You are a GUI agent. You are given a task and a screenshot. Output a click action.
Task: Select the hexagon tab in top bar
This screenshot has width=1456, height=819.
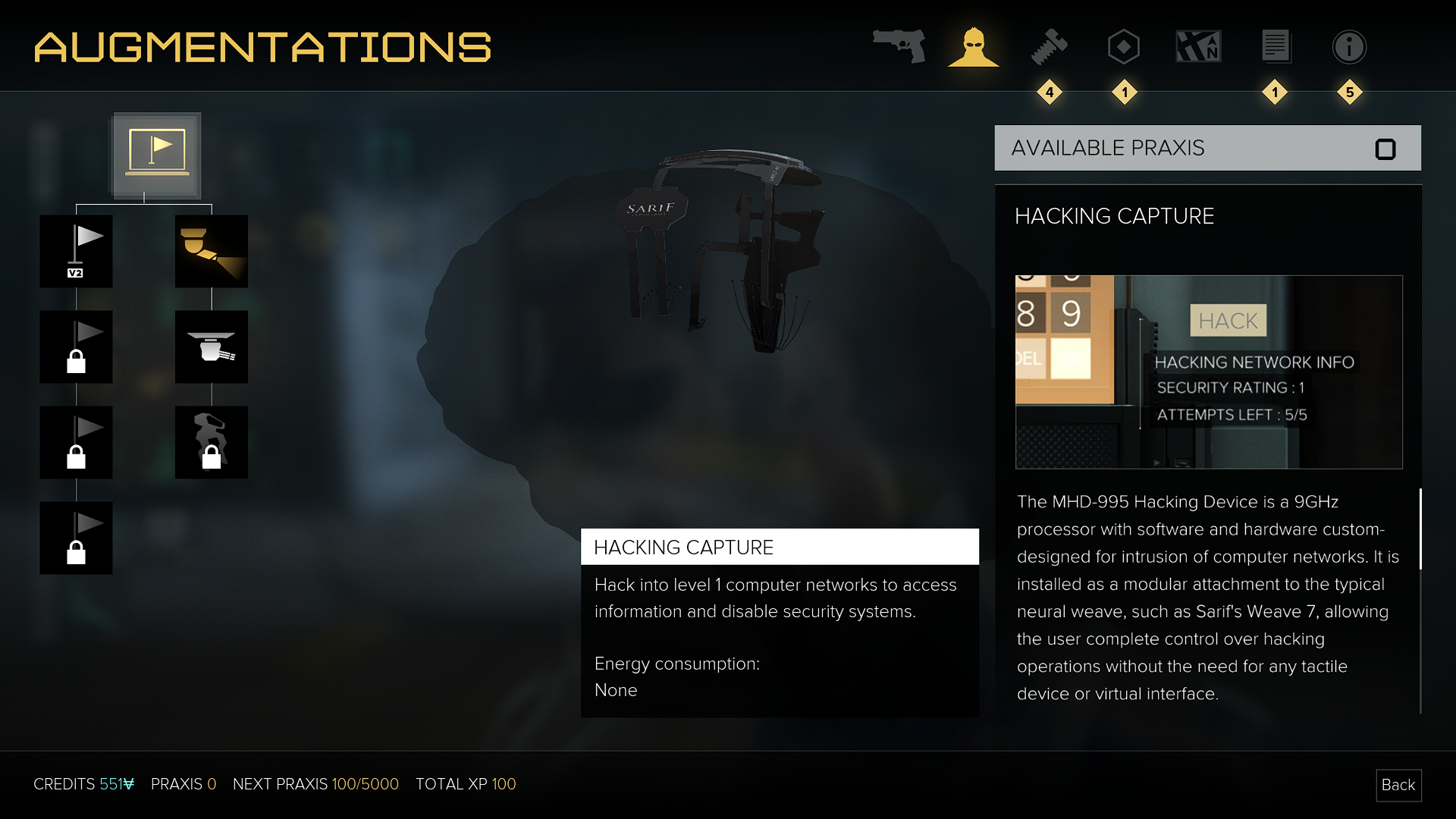coord(1123,46)
